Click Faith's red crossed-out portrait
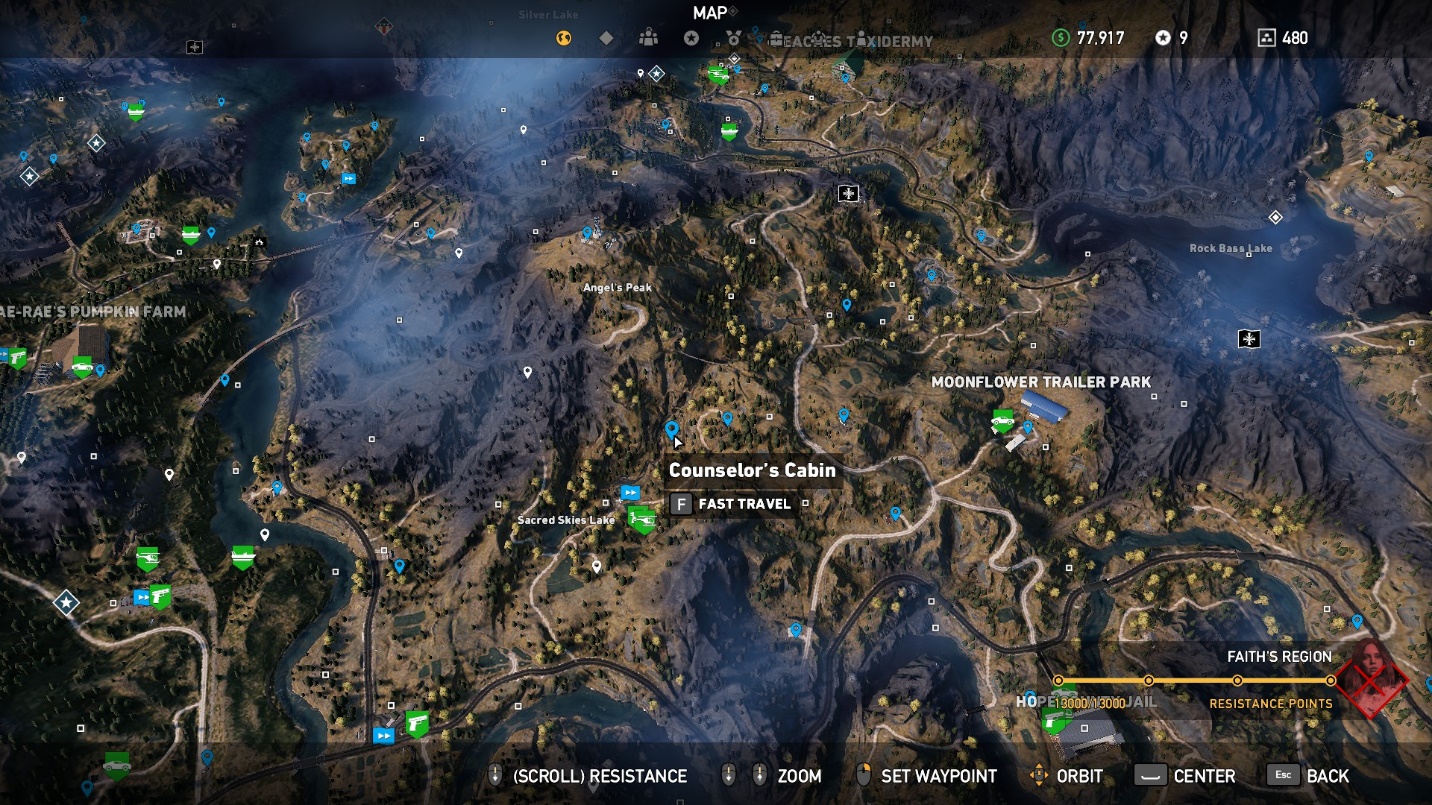The height and width of the screenshot is (805, 1432). click(1372, 678)
